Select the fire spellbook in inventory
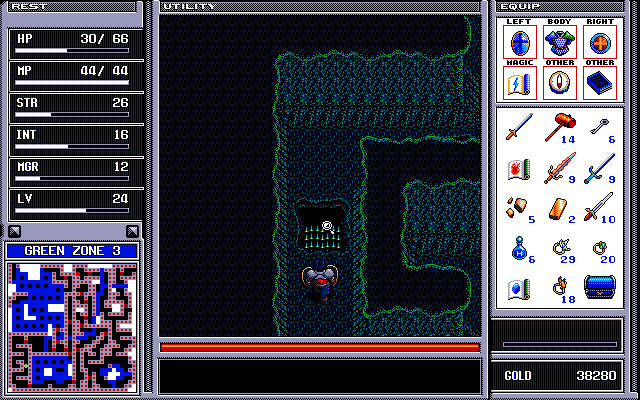 (x=518, y=168)
